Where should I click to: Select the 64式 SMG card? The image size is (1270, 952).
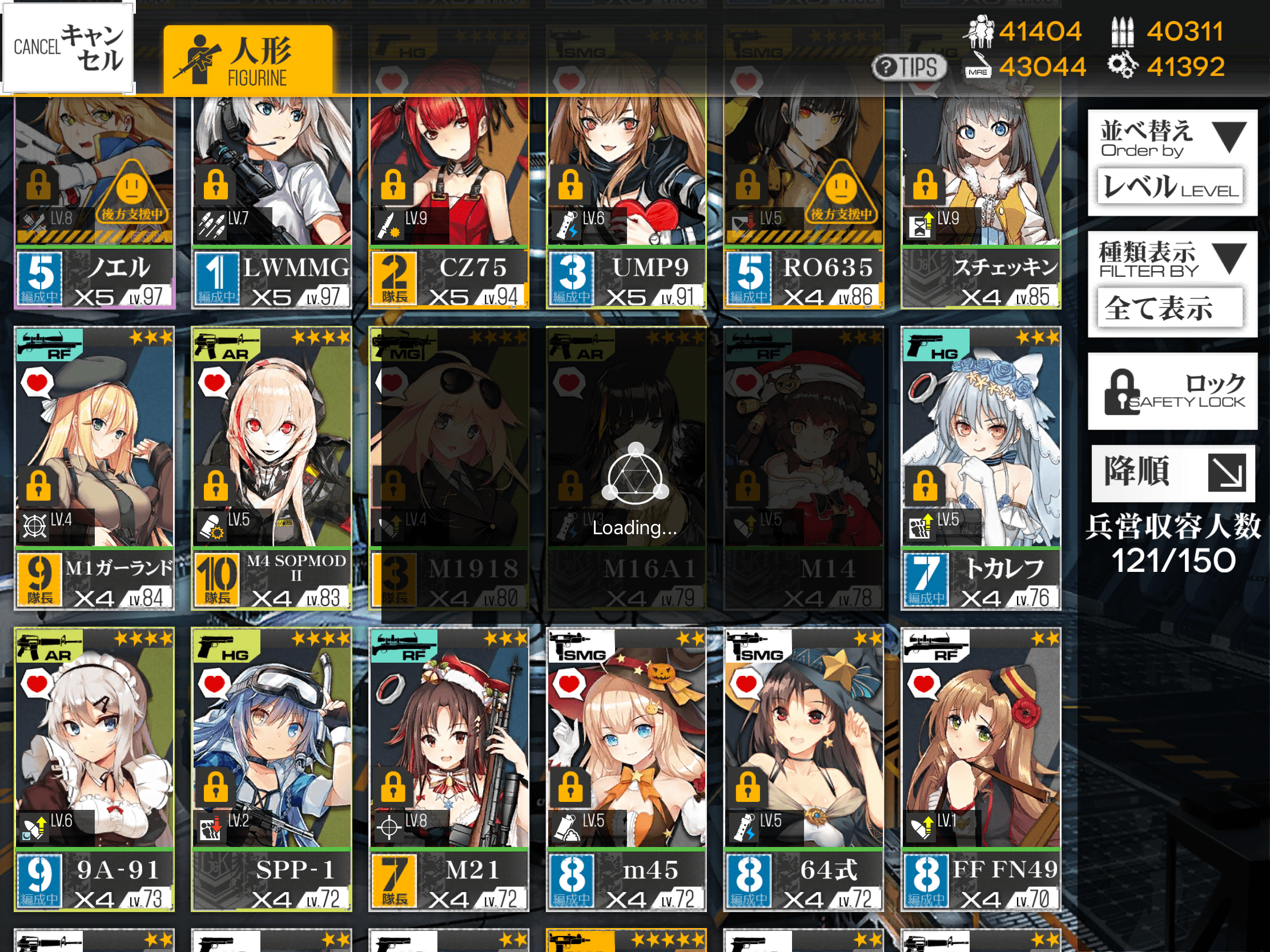point(803,769)
